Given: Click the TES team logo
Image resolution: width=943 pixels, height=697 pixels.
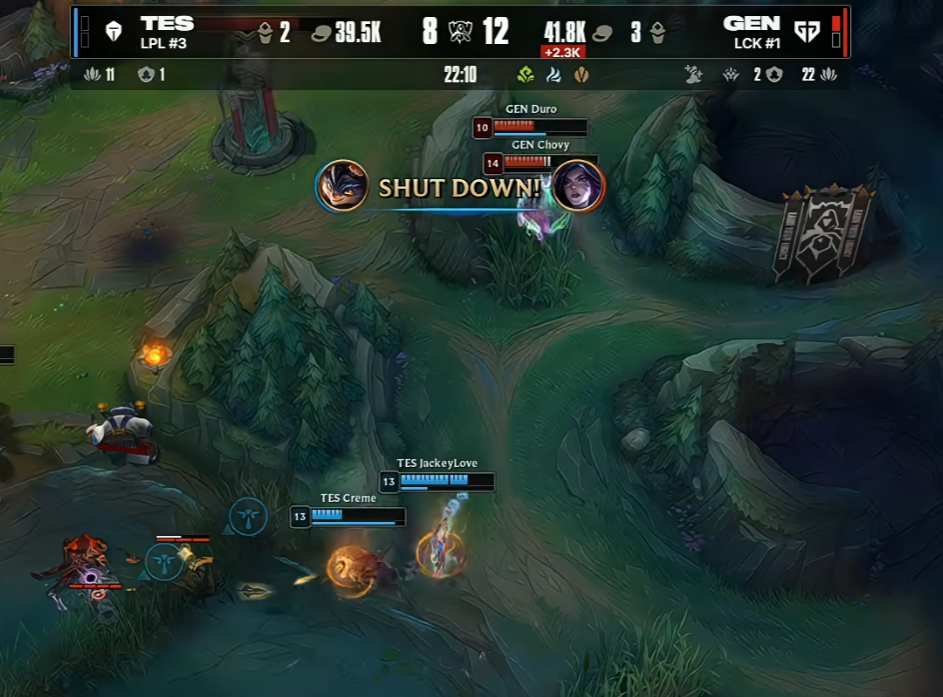Looking at the screenshot, I should [113, 32].
